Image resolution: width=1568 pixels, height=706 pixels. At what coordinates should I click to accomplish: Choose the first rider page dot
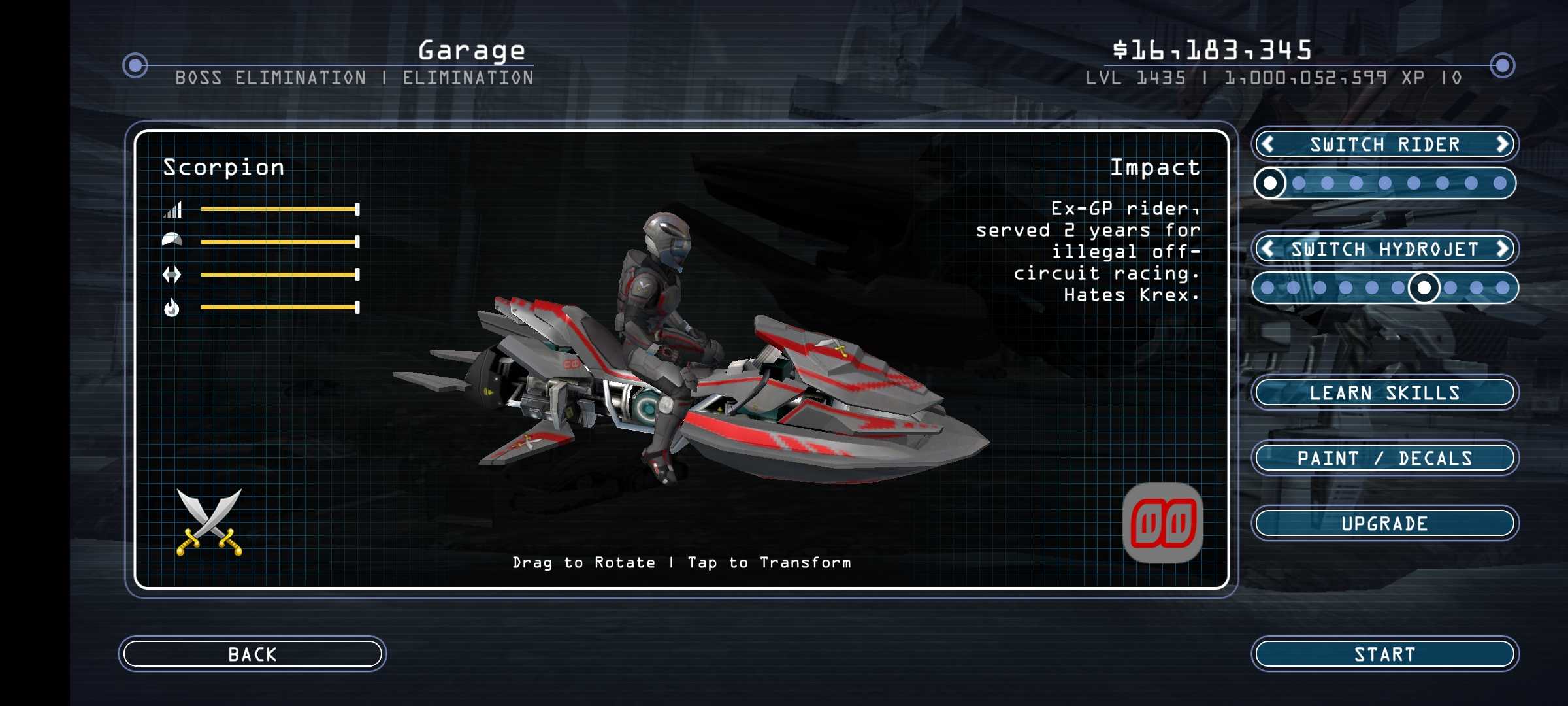[x=1270, y=183]
